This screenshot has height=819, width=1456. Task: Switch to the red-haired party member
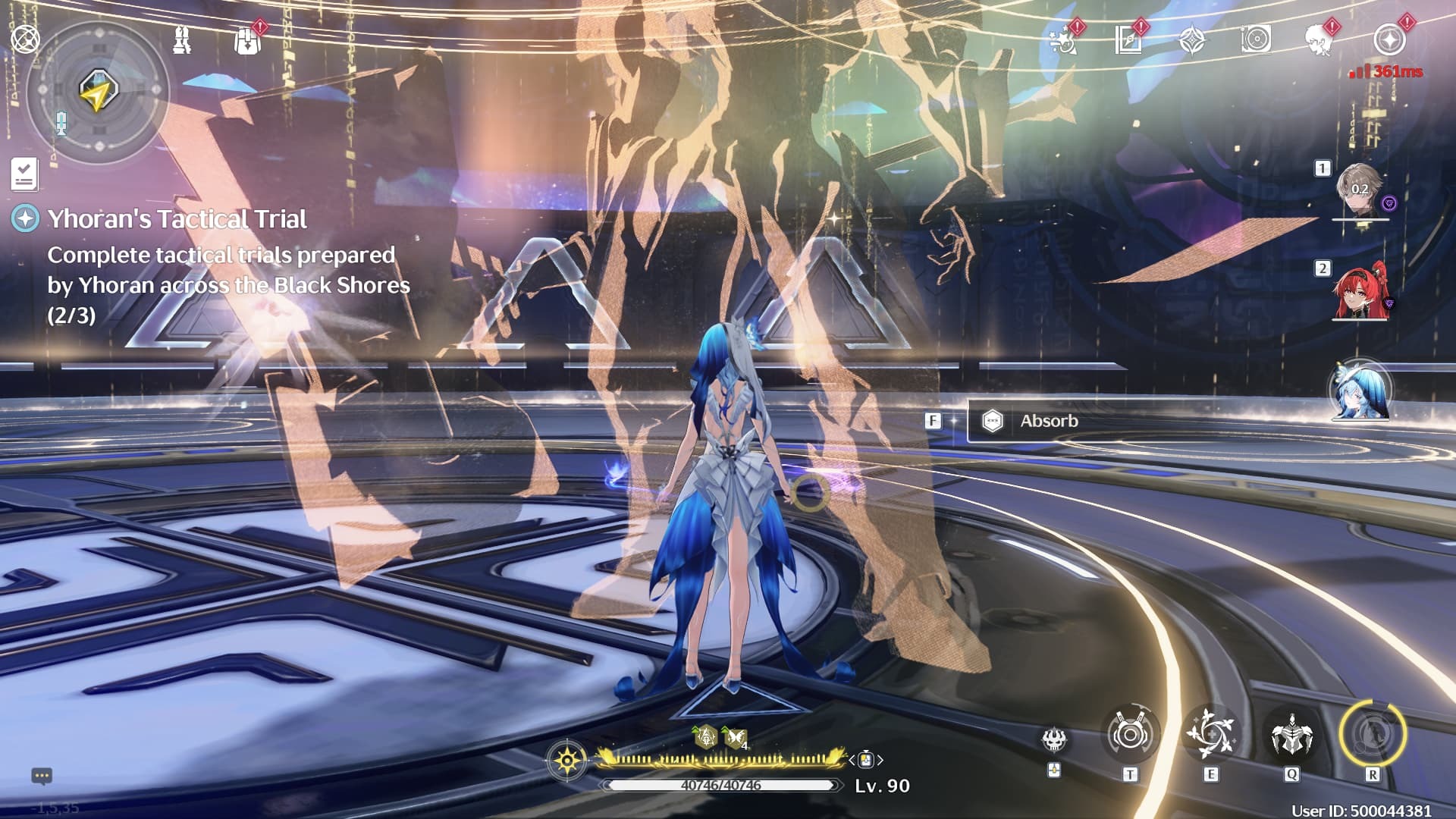[1360, 292]
